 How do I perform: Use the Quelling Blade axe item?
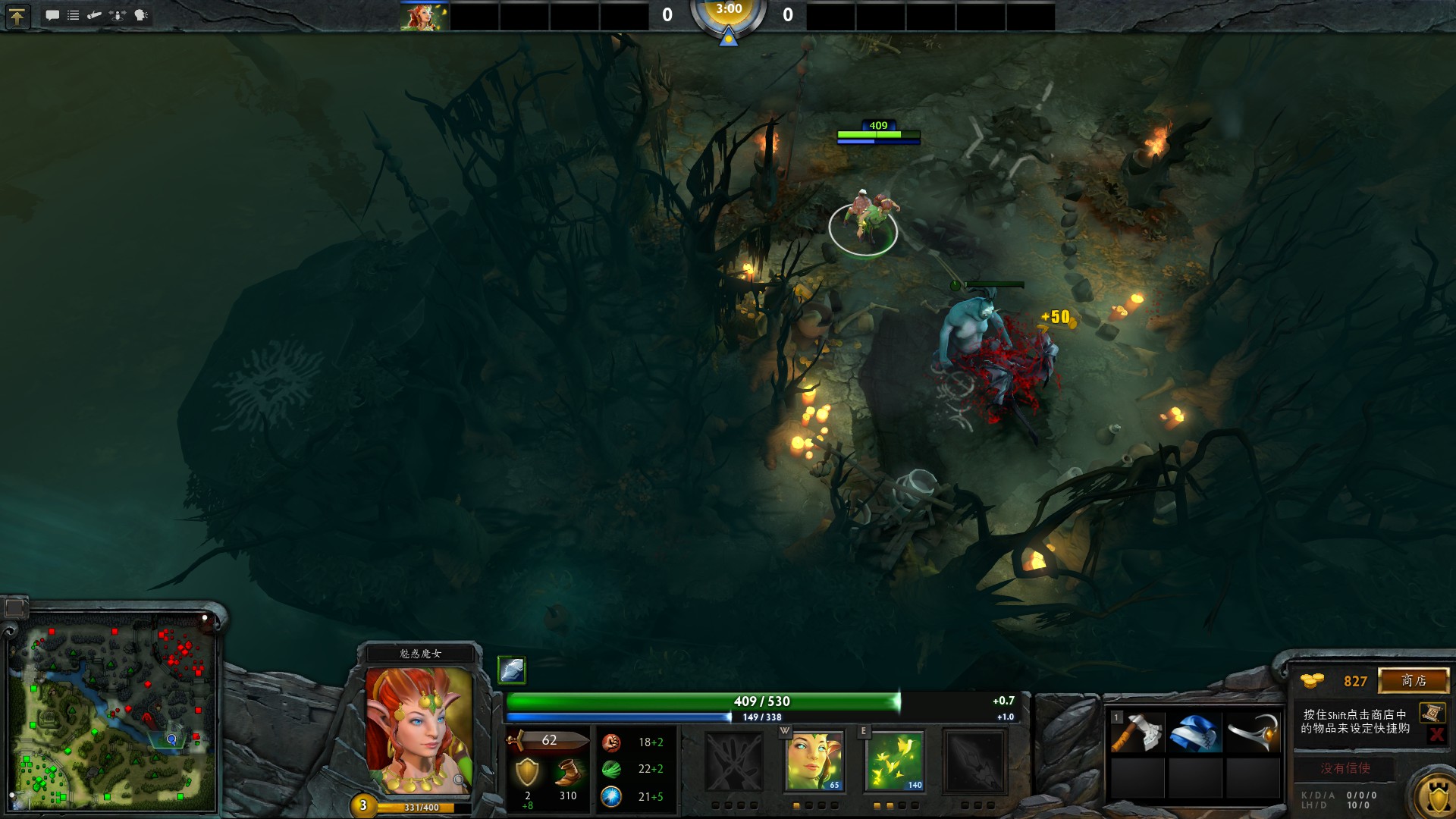click(x=1137, y=733)
